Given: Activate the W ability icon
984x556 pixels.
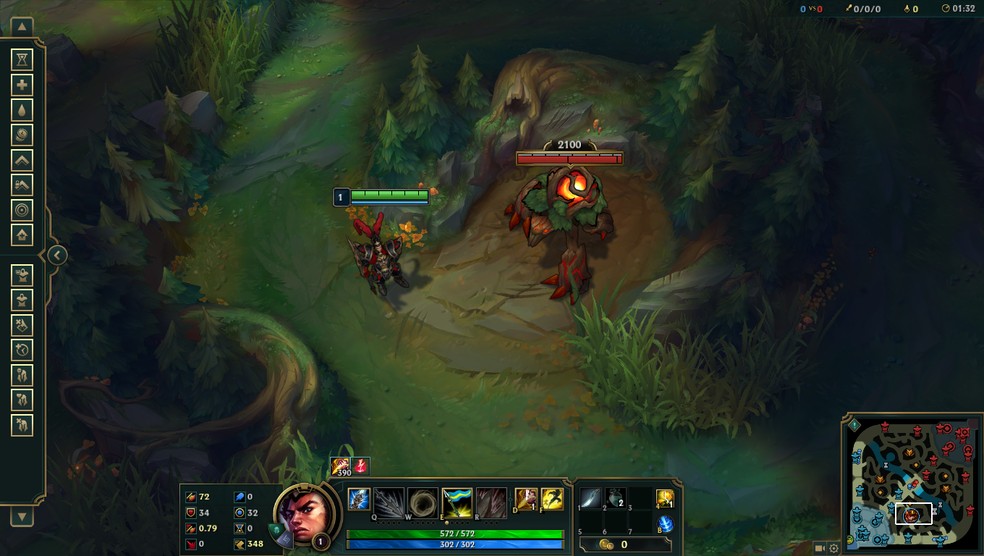Looking at the screenshot, I should click(x=423, y=499).
